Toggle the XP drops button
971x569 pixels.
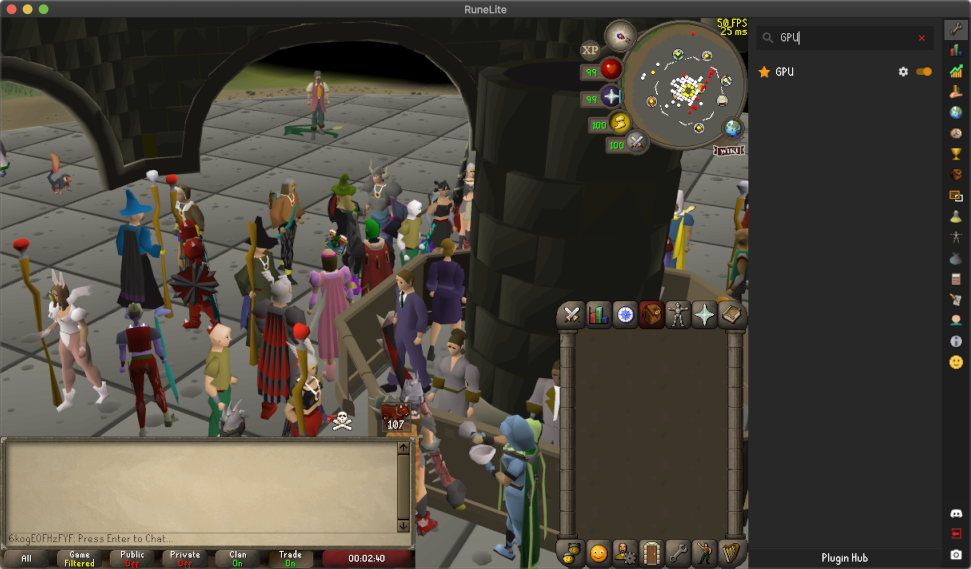[590, 49]
